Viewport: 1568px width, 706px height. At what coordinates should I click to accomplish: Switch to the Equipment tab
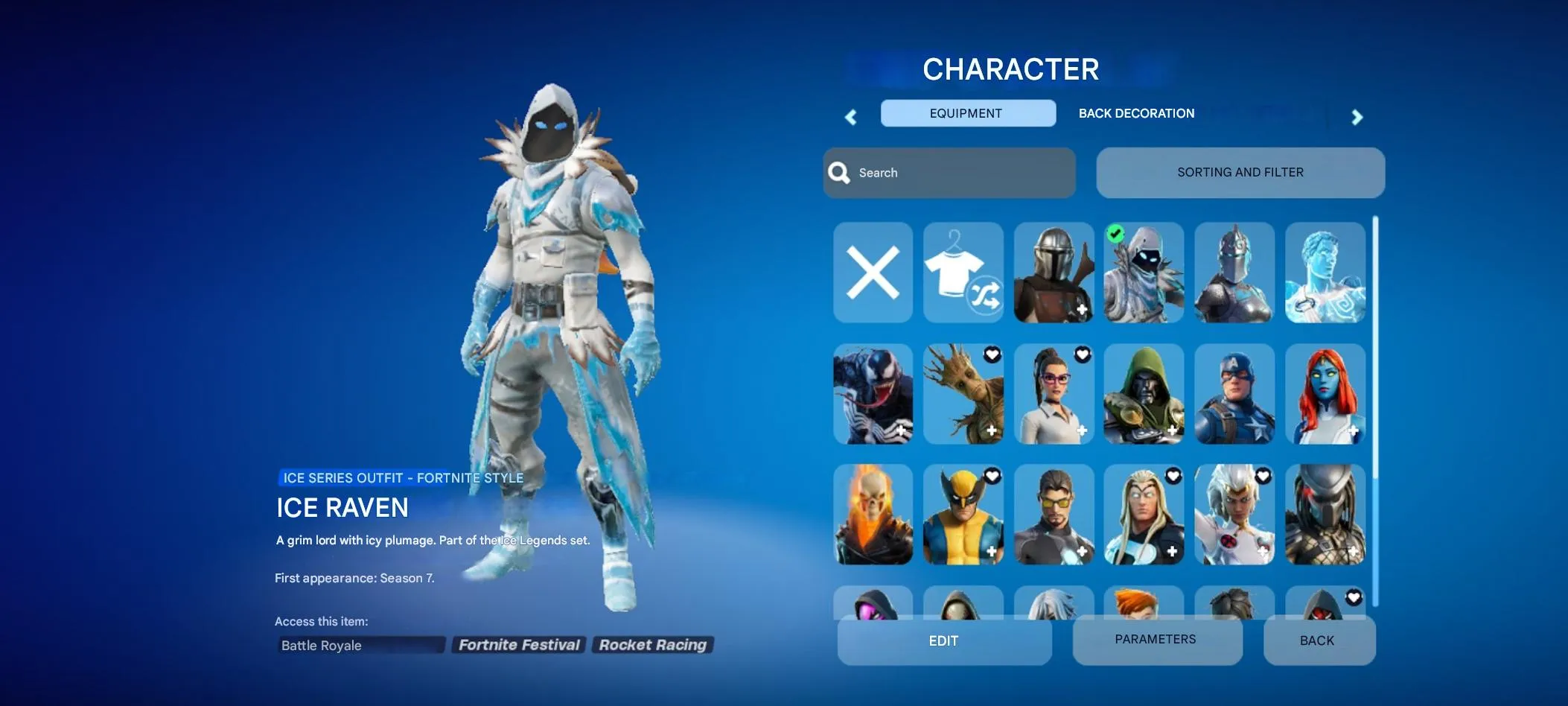point(966,113)
